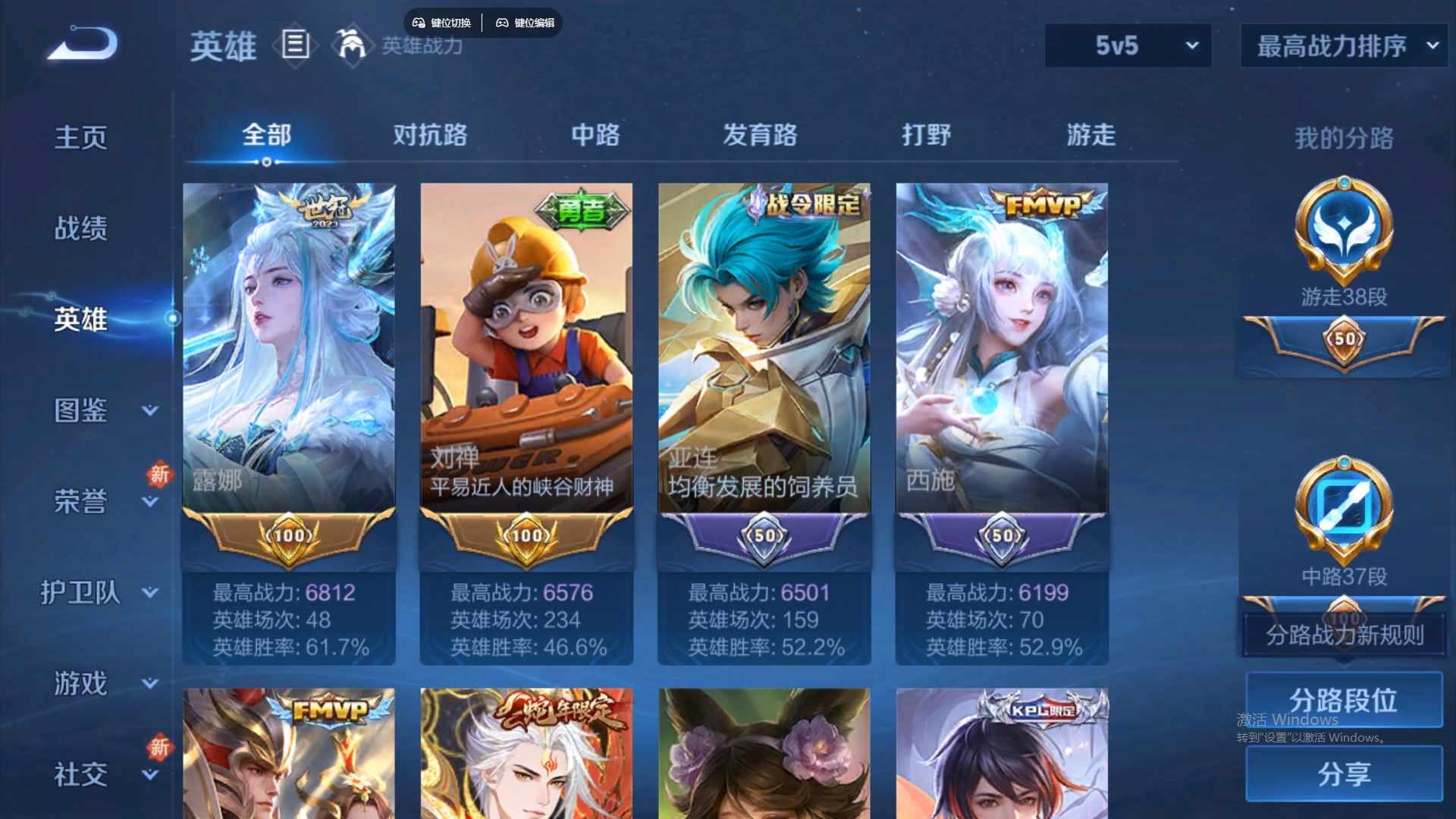Open the 最高战力排序 sorting dropdown

coord(1342,45)
